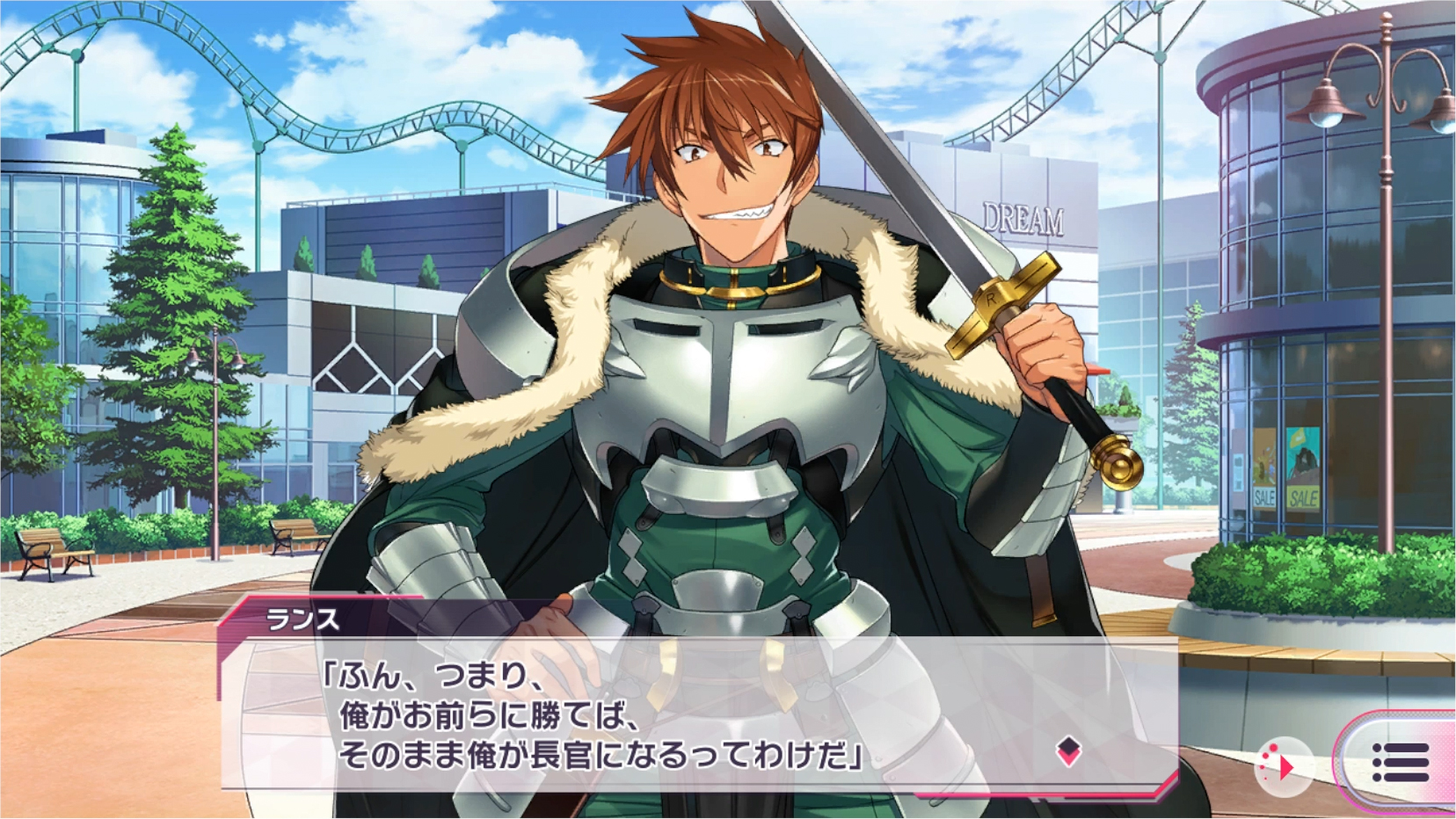Advance dialogue via the diamond indicator
The width and height of the screenshot is (1456, 819).
coord(1068,750)
